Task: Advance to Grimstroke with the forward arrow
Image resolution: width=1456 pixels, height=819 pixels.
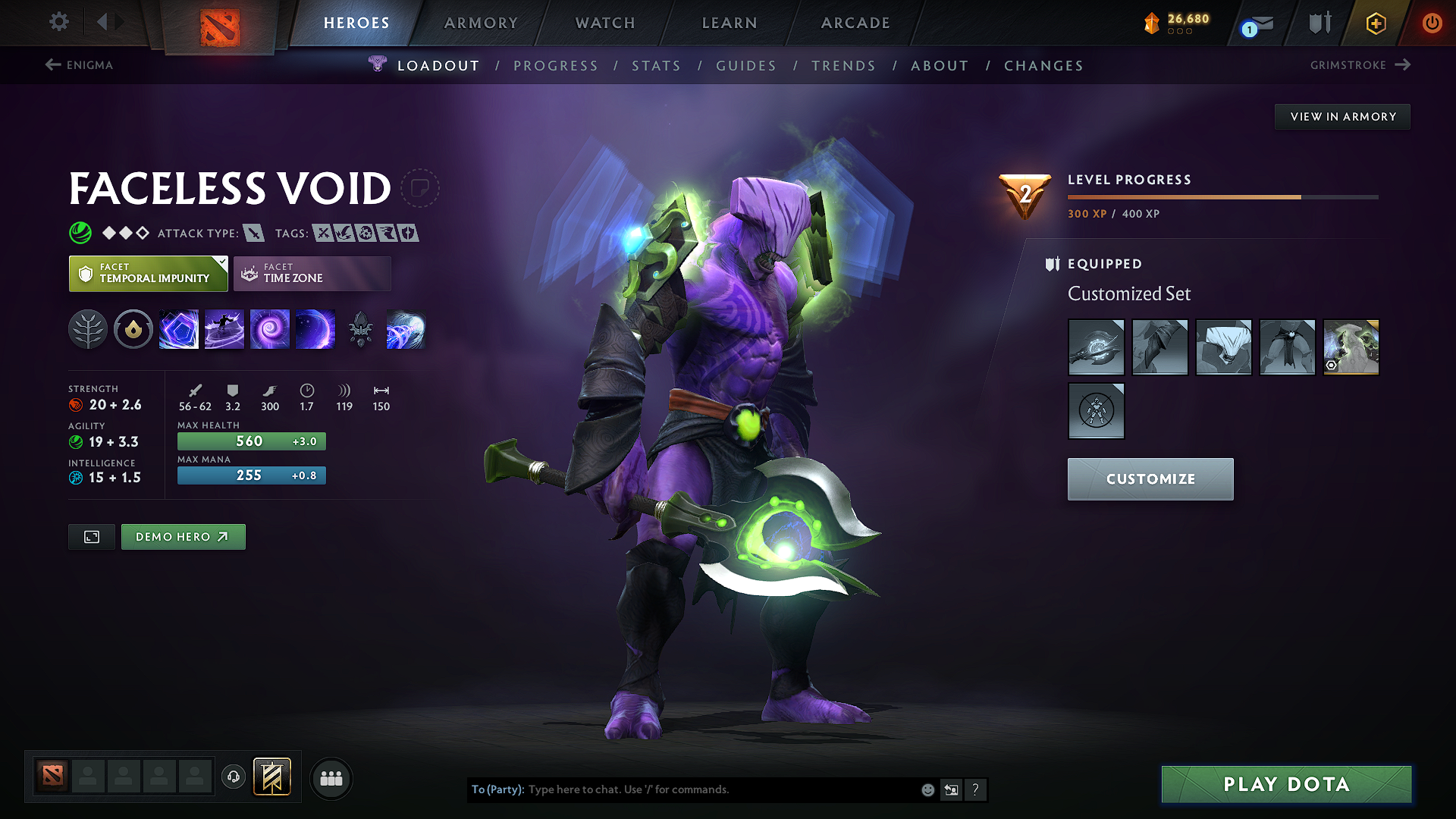Action: point(1403,65)
